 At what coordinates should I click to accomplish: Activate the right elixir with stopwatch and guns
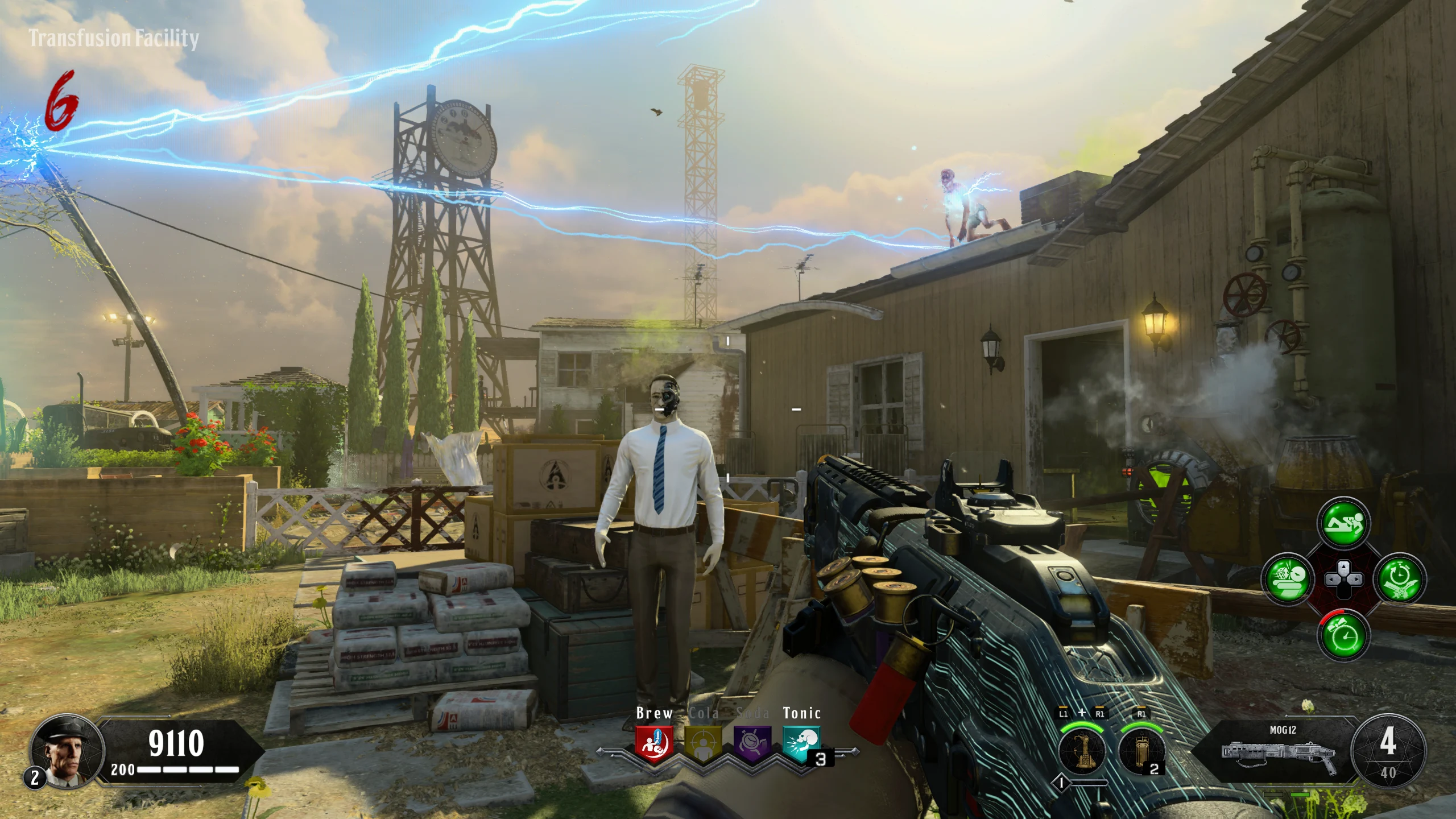pos(1399,580)
